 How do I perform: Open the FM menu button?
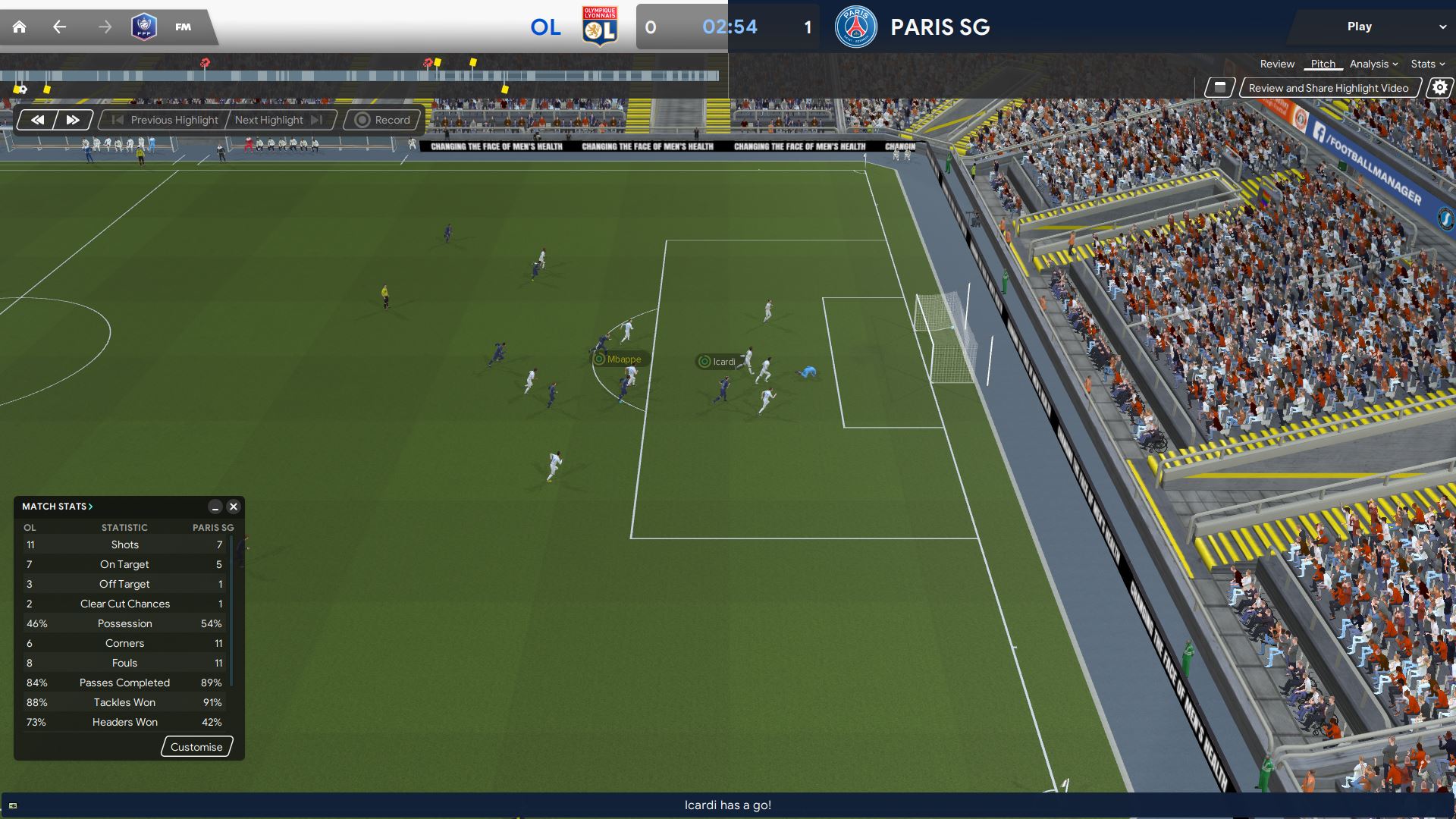183,27
